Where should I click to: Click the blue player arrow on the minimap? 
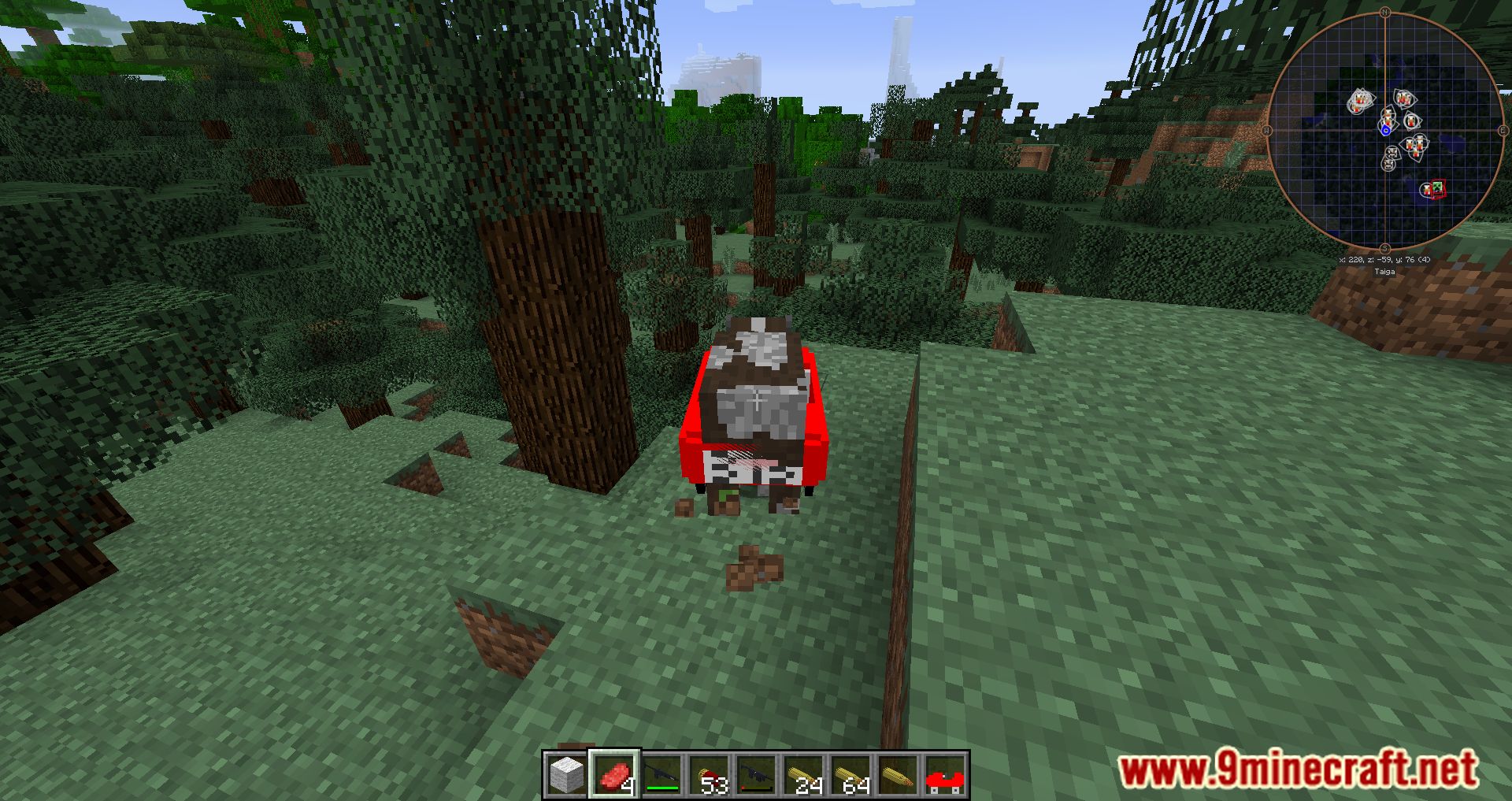coord(1386,129)
